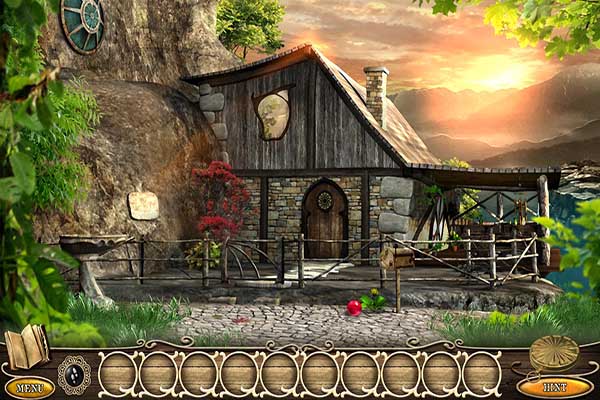Use the Hint button

pyautogui.click(x=555, y=386)
